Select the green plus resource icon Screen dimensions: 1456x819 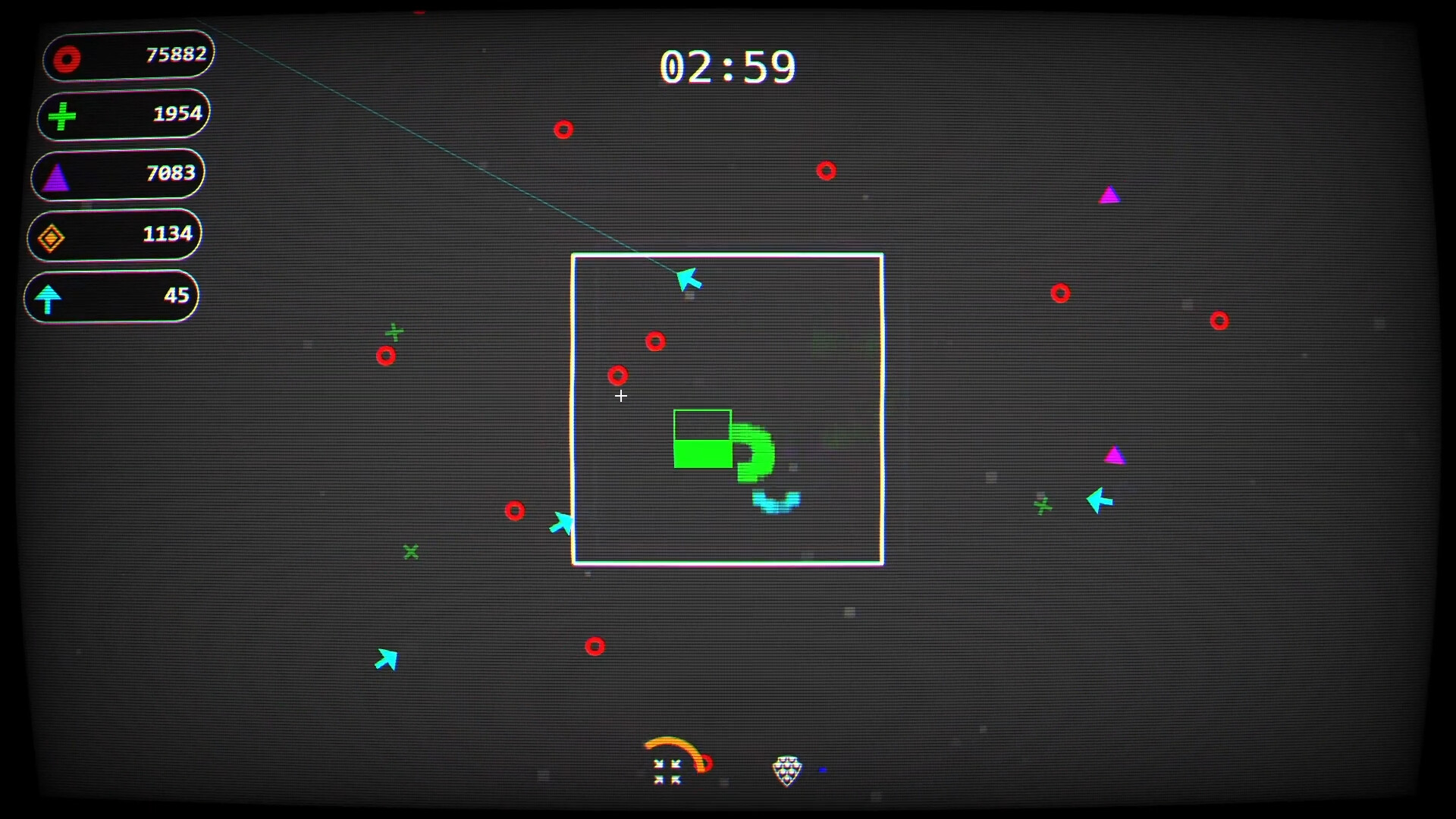(x=61, y=115)
